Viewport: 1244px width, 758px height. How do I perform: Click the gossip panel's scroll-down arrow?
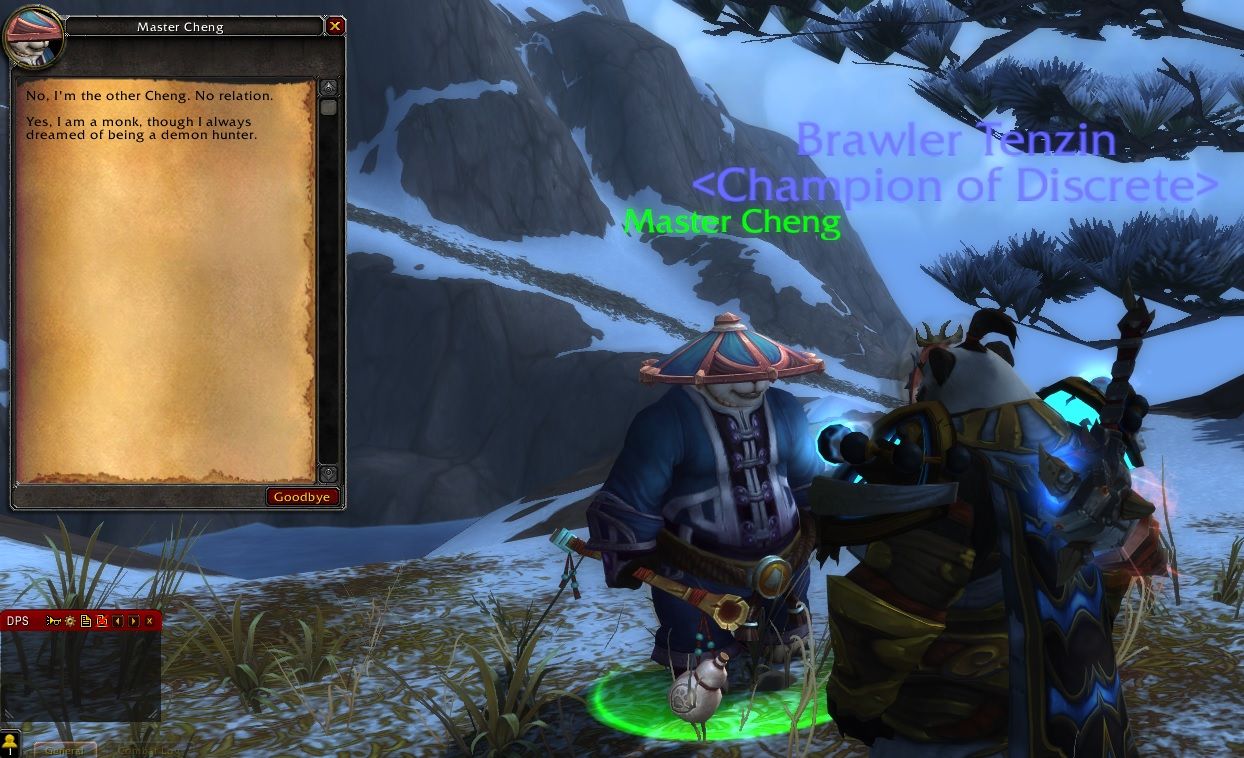pyautogui.click(x=328, y=474)
